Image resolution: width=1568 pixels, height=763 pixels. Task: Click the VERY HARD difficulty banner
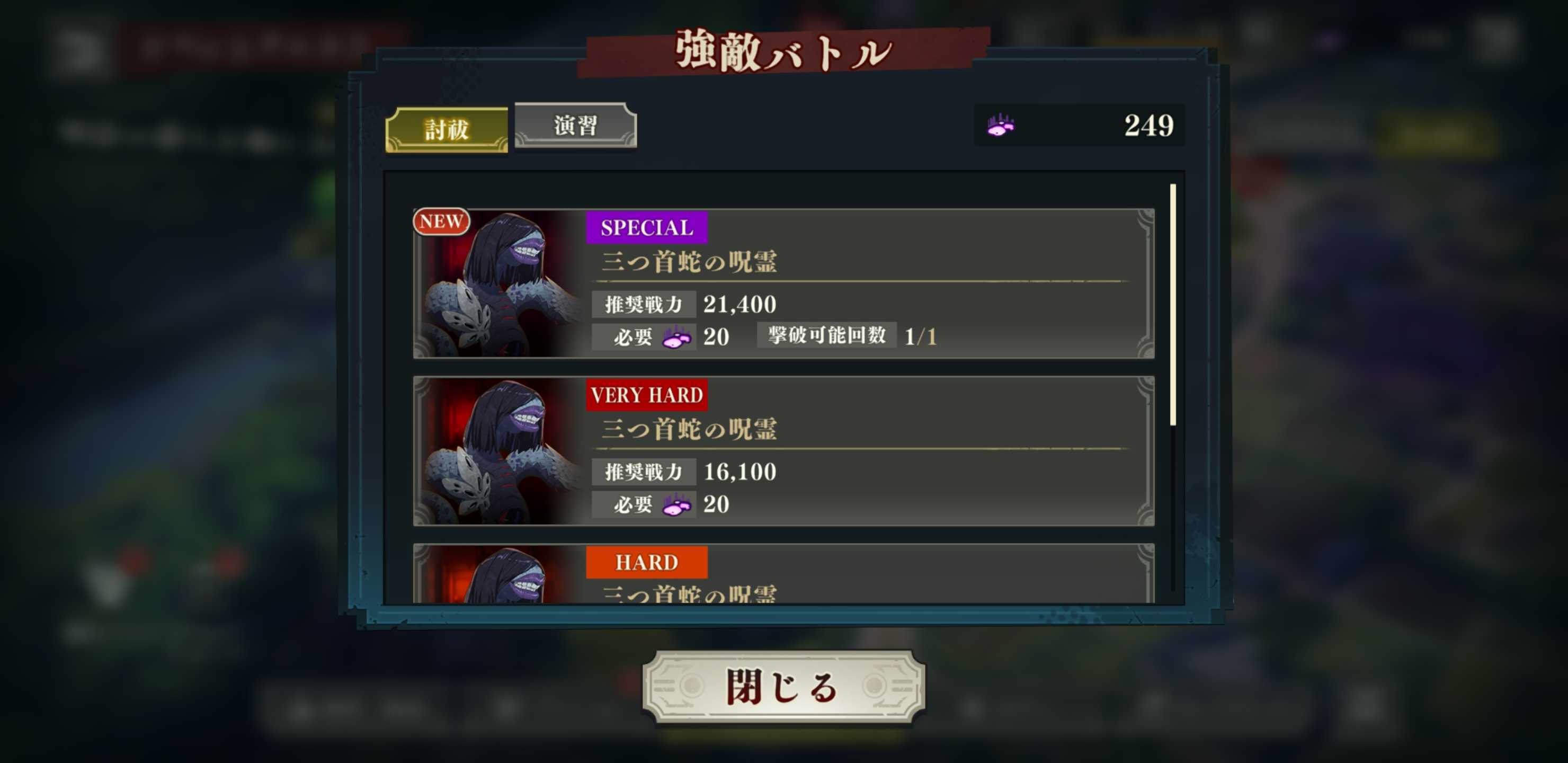coord(646,395)
